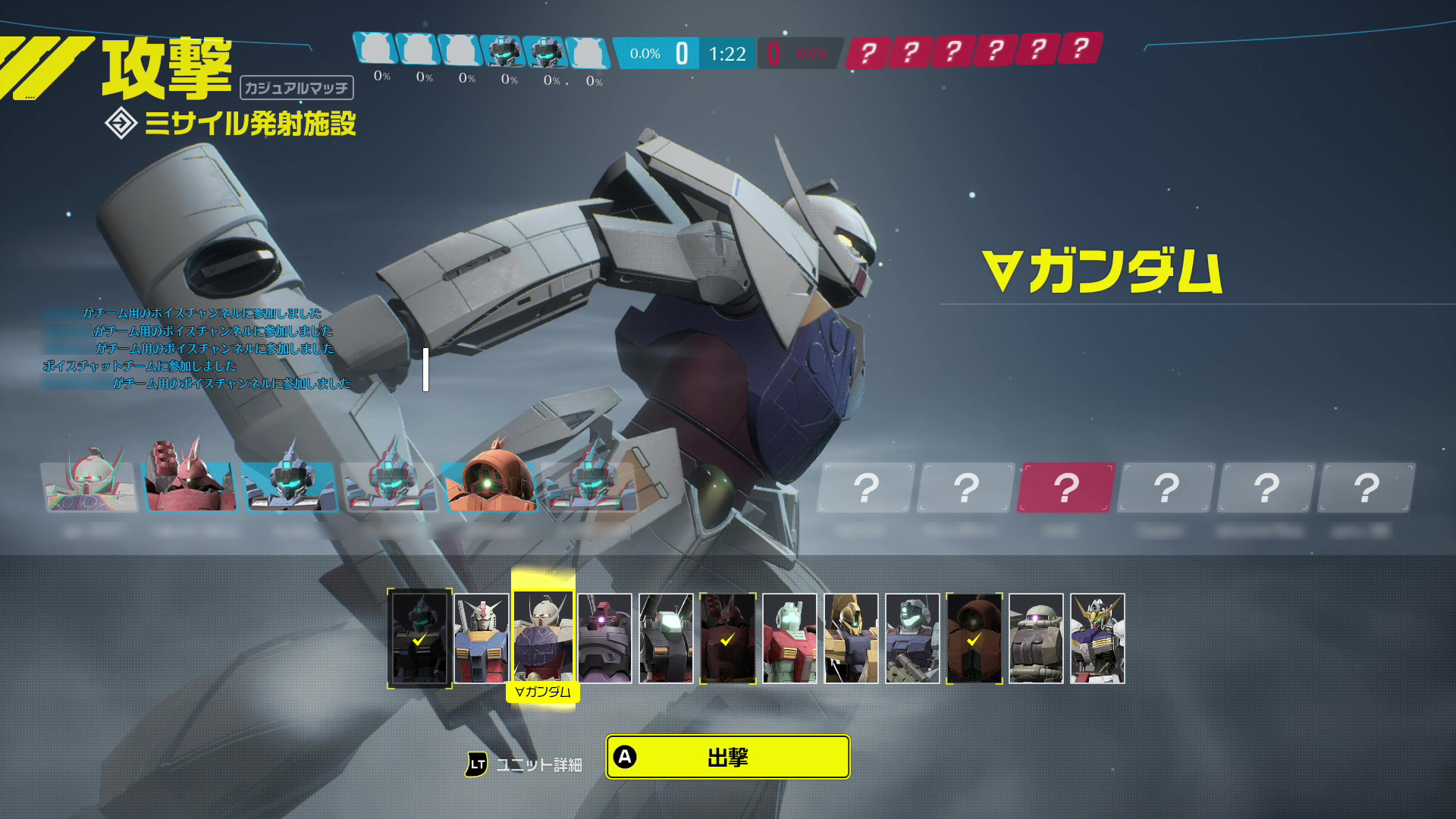Select the pink-tinted teammate portrait at far left

pos(89,485)
